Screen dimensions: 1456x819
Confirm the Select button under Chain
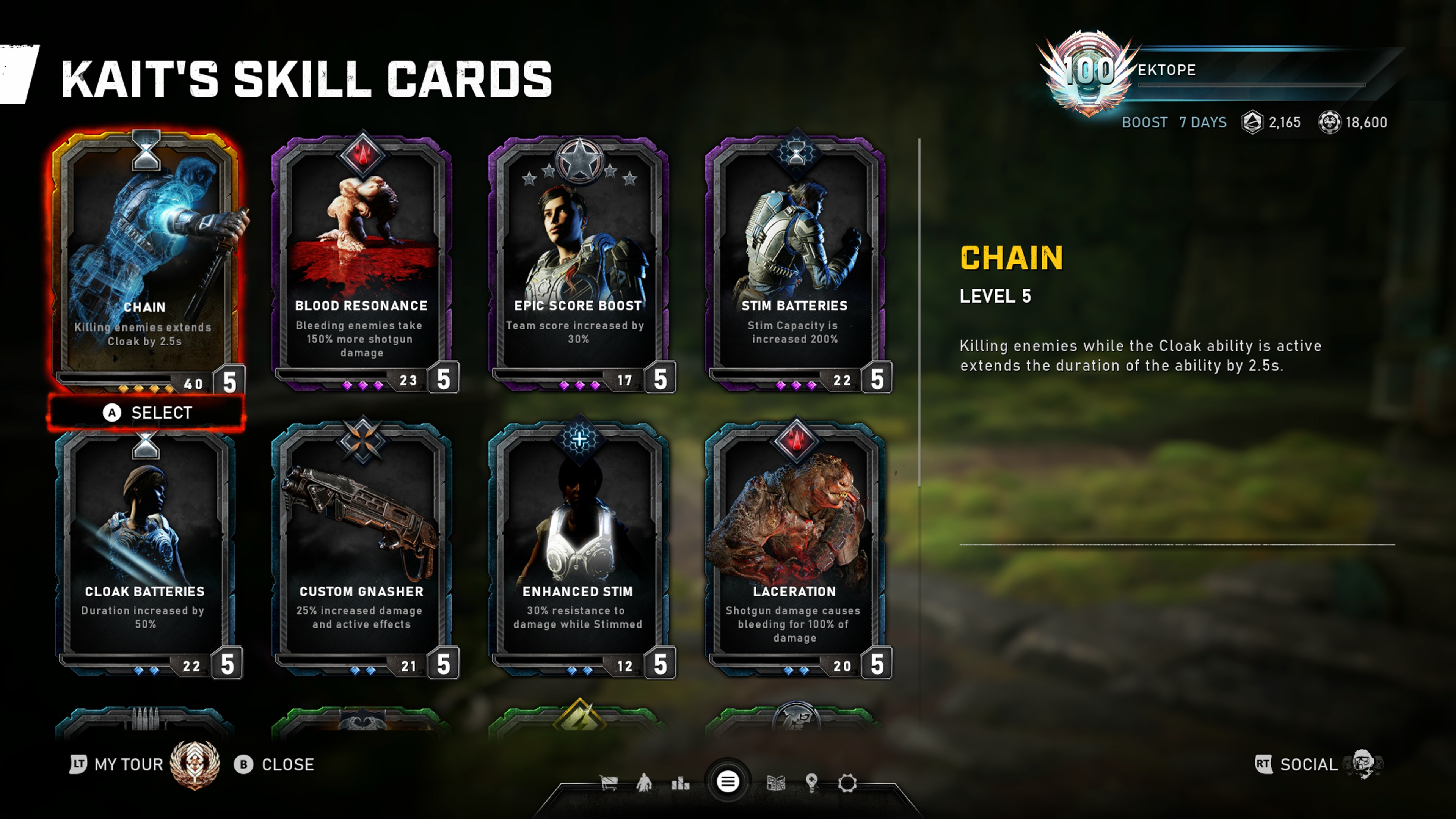(x=147, y=413)
